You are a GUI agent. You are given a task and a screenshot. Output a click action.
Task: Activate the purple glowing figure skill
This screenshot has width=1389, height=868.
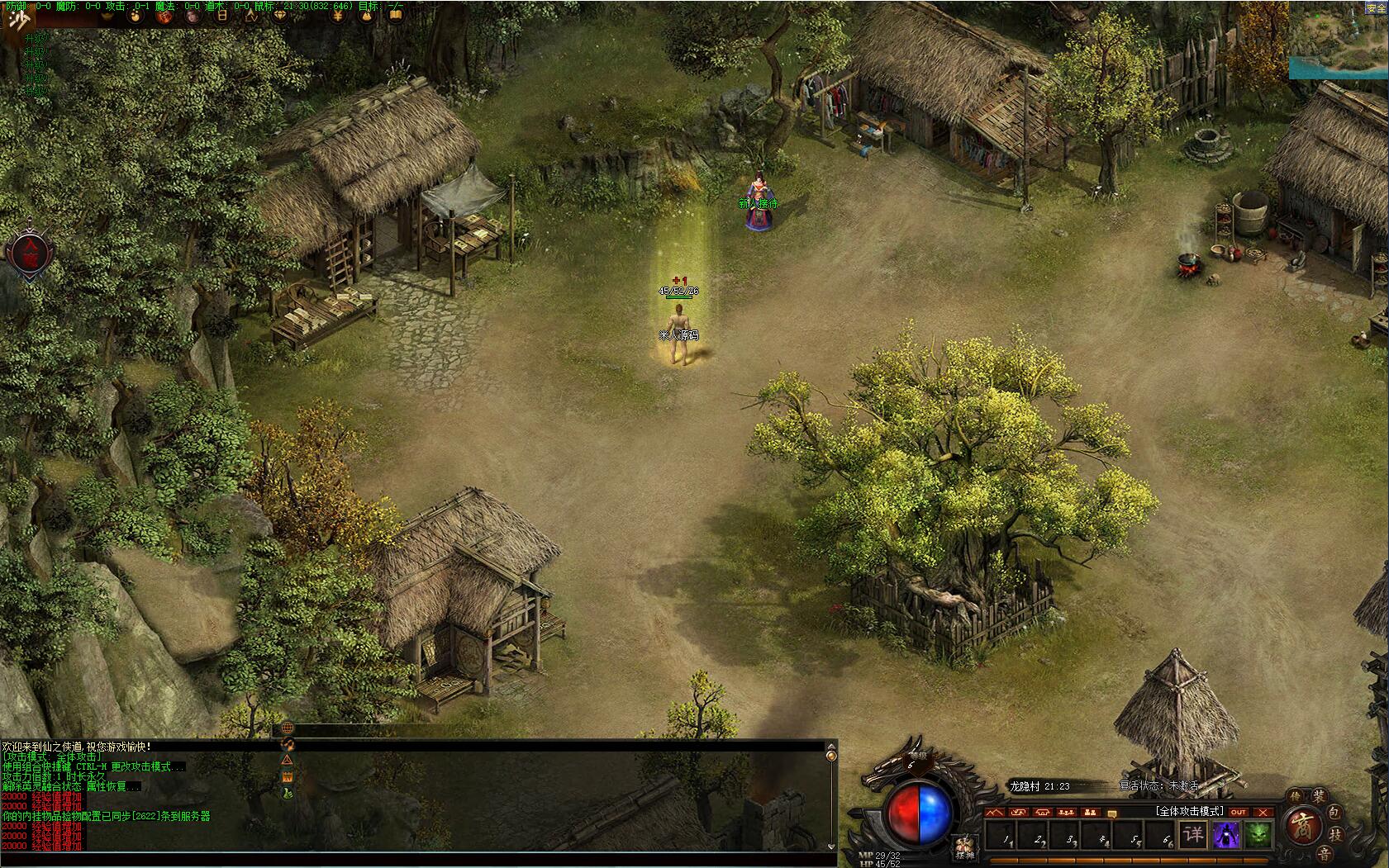point(1226,835)
